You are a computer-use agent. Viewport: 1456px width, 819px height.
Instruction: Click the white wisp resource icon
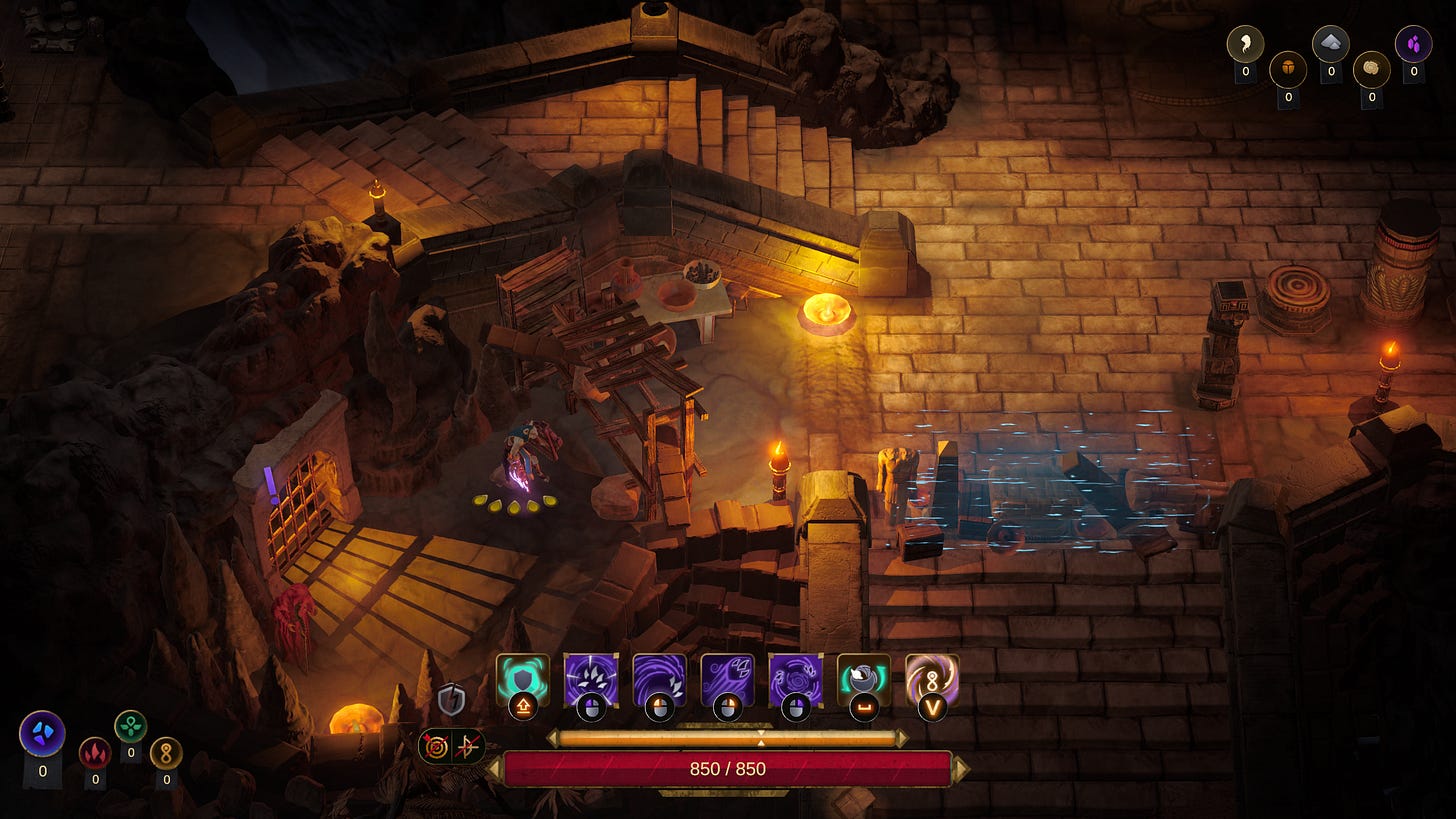(1245, 43)
